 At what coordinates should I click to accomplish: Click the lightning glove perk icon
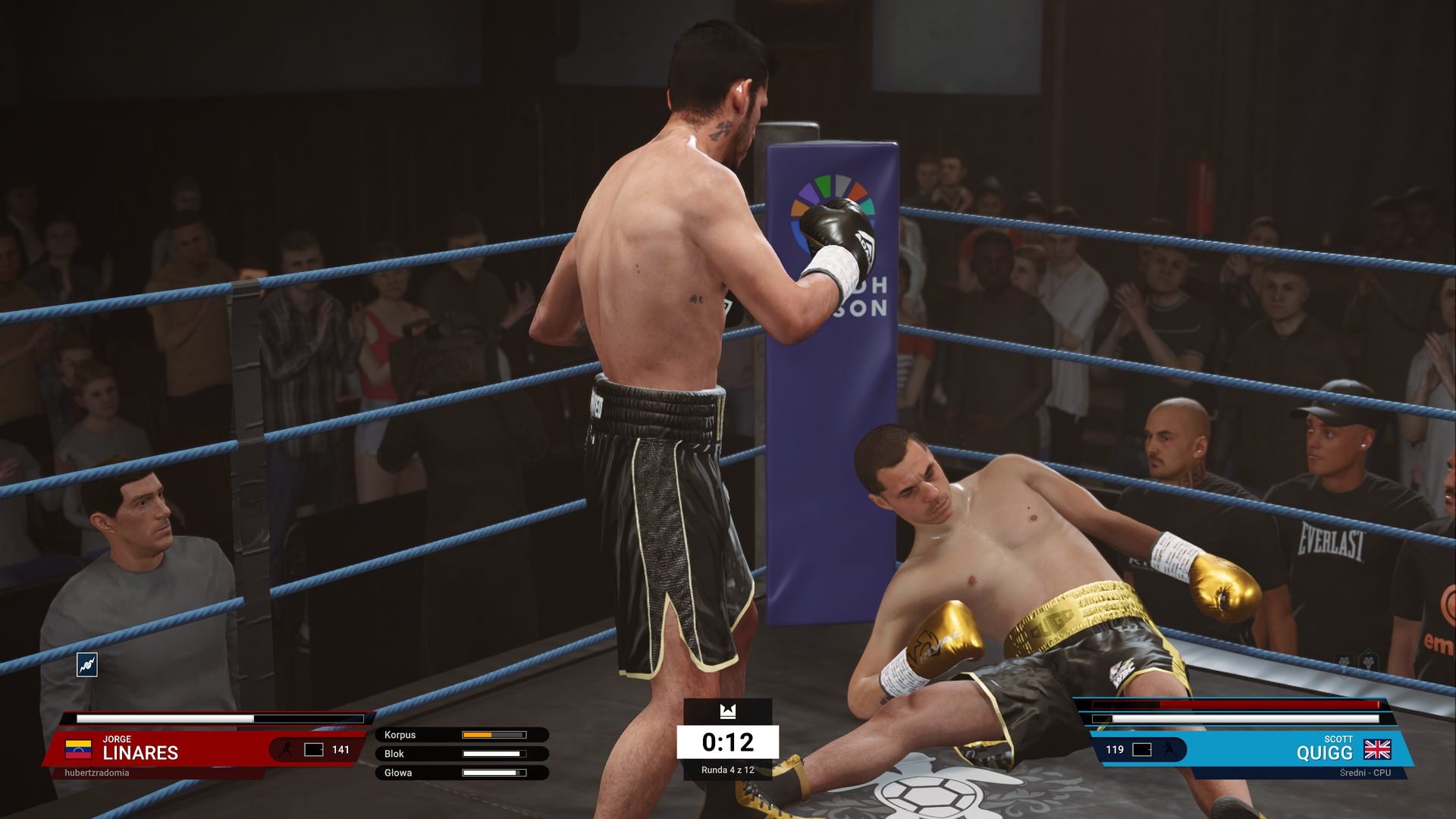pyautogui.click(x=87, y=665)
